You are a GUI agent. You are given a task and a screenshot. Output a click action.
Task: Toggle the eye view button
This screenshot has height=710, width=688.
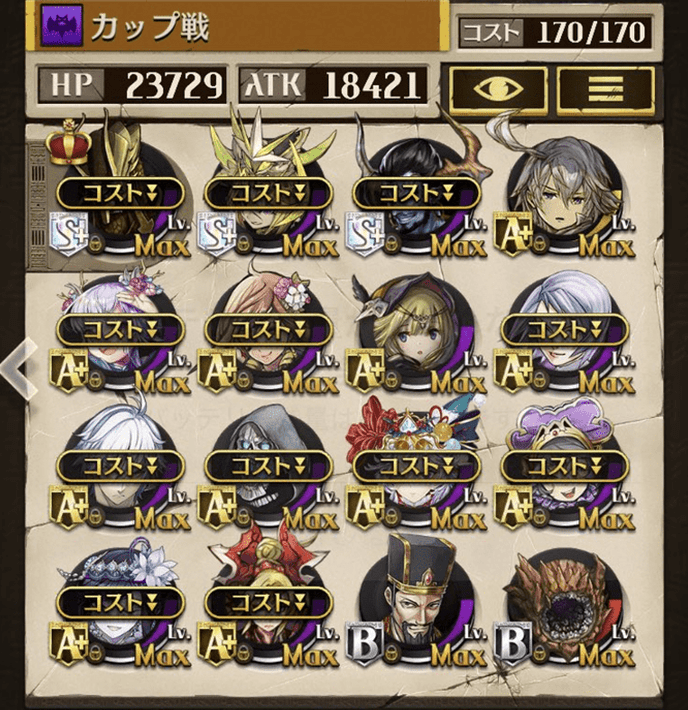tap(497, 88)
